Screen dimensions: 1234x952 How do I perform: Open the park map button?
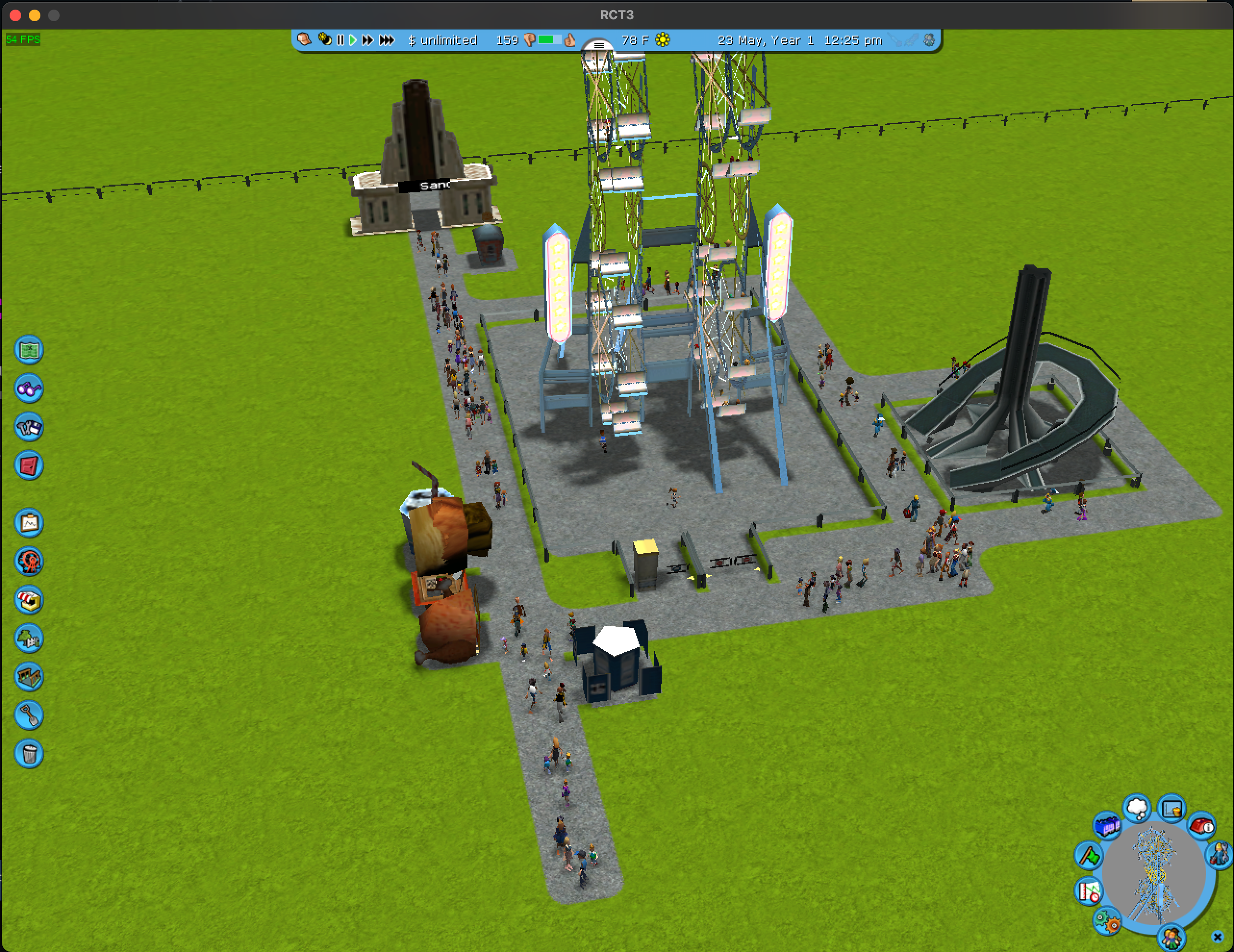(x=29, y=351)
